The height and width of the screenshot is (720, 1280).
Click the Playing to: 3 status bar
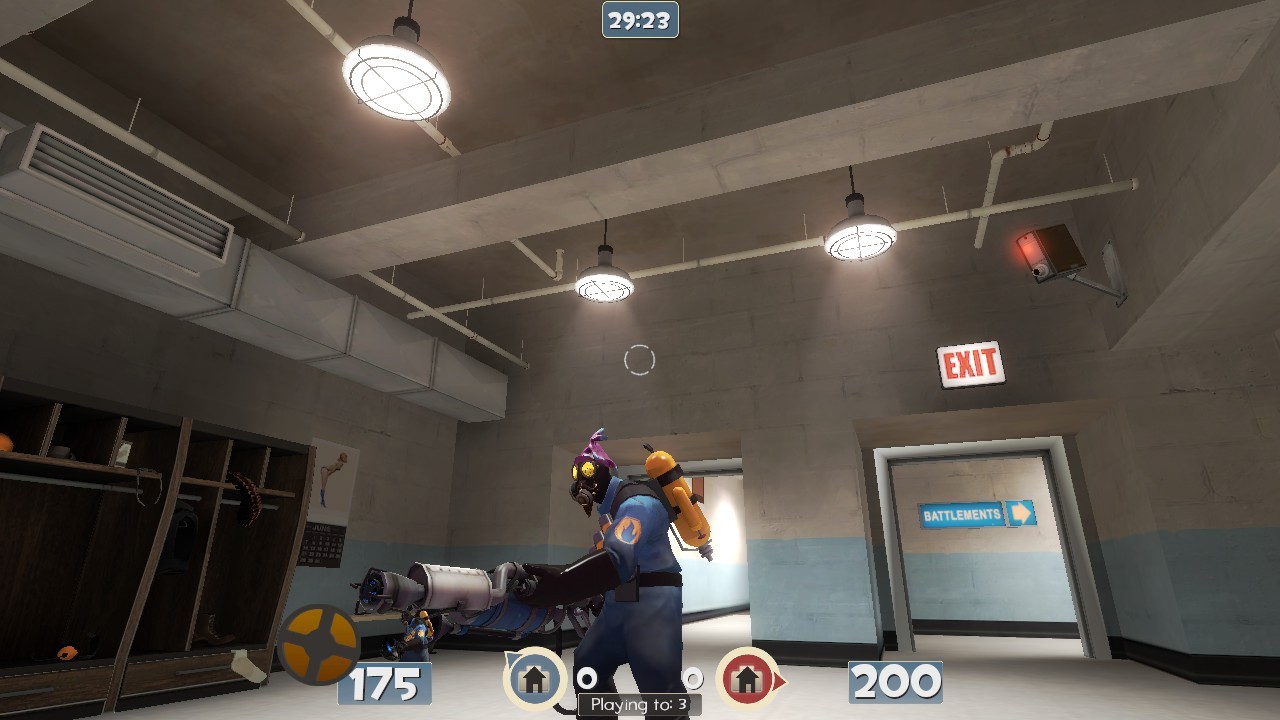click(639, 704)
